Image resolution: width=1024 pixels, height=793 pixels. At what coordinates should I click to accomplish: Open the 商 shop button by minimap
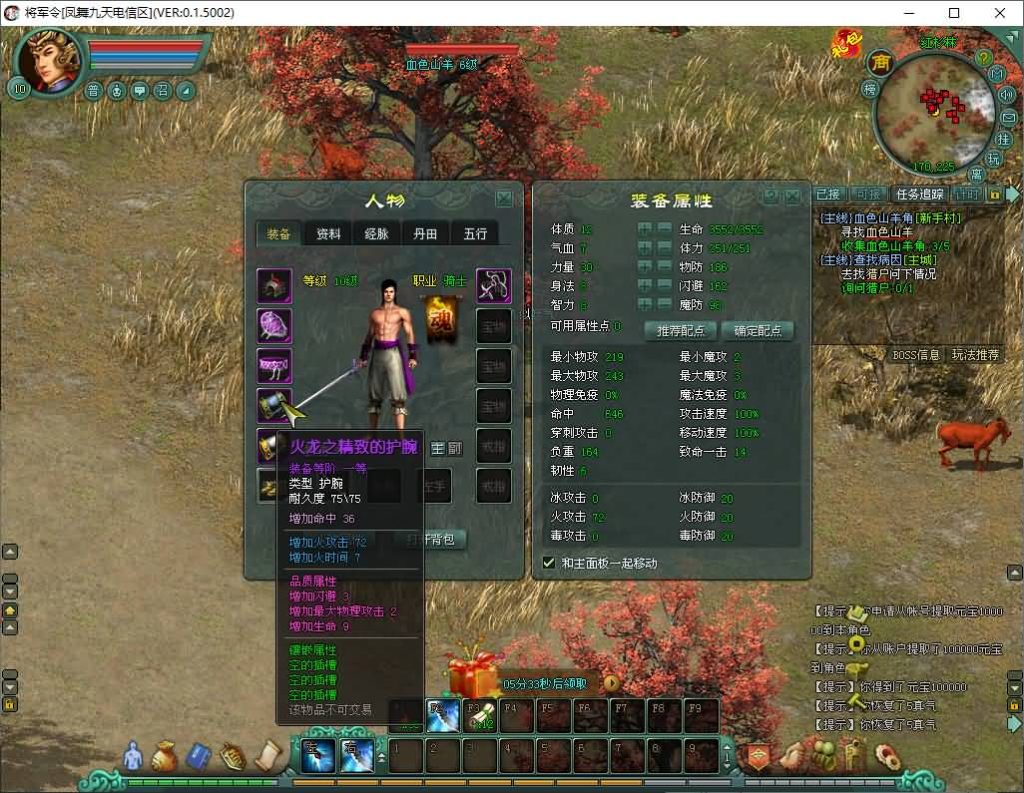881,63
